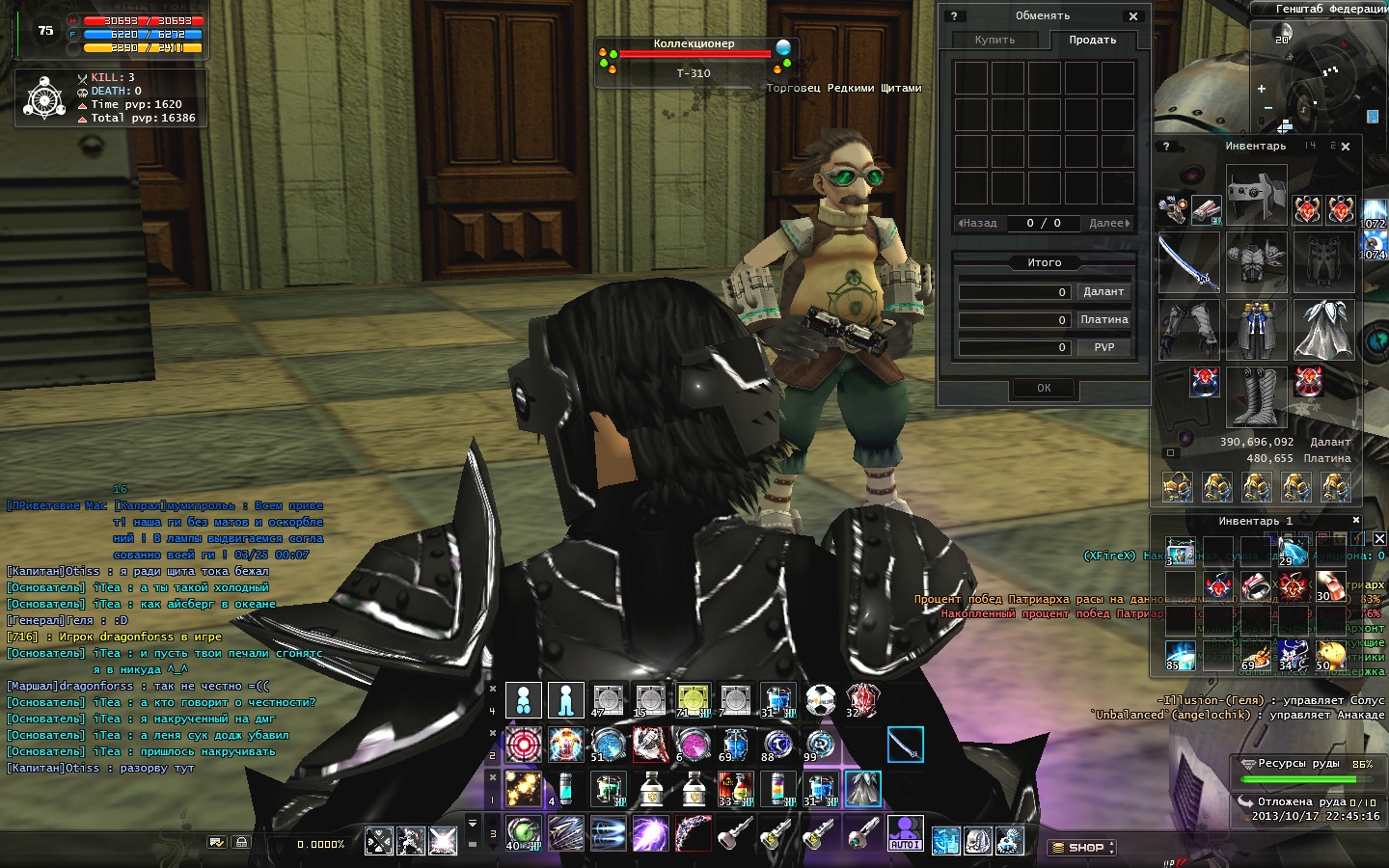Use the soccer ball hotbar item

click(x=820, y=700)
